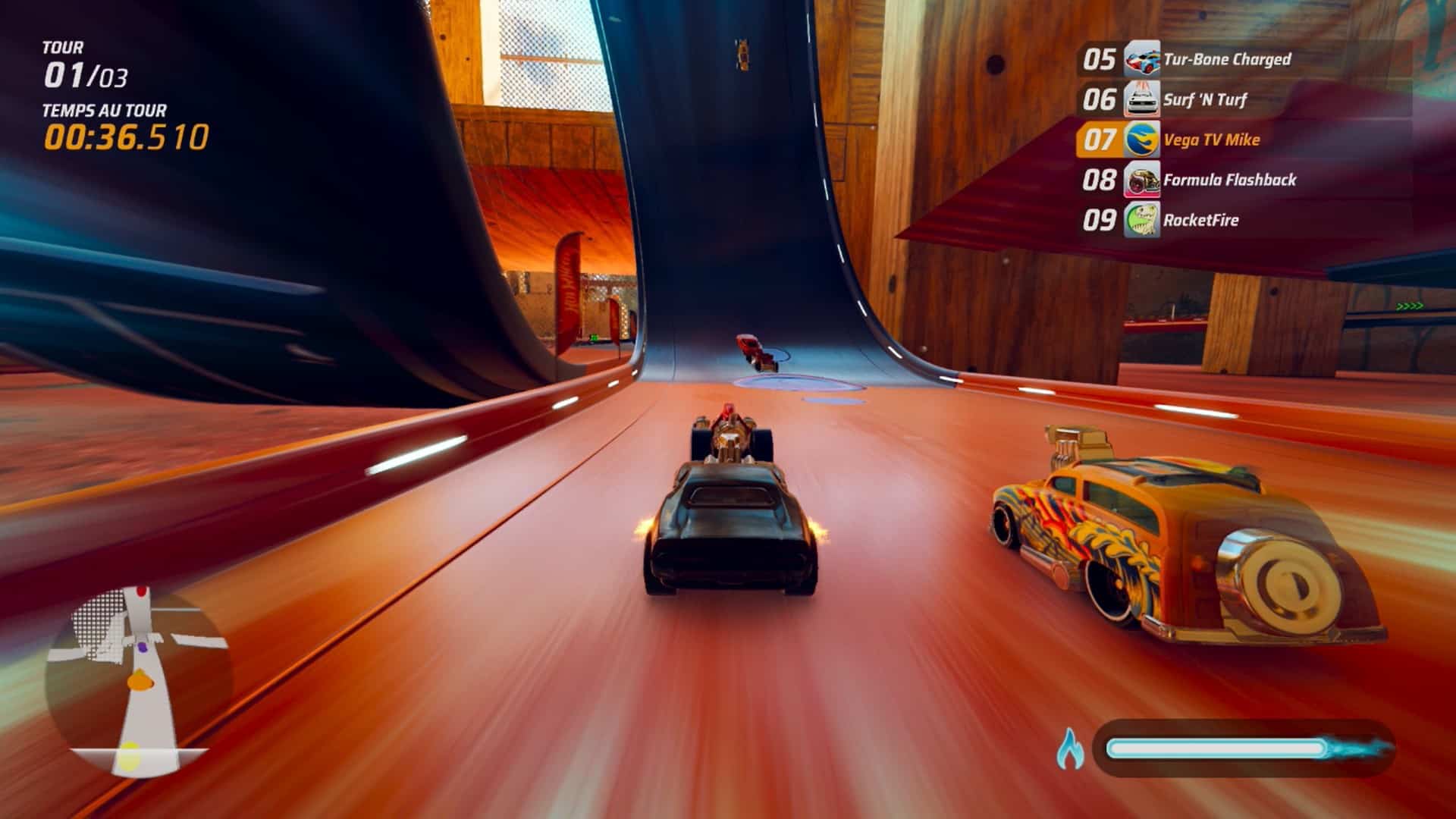
Task: Click the Vega TV Mike name text
Action: (x=1212, y=140)
